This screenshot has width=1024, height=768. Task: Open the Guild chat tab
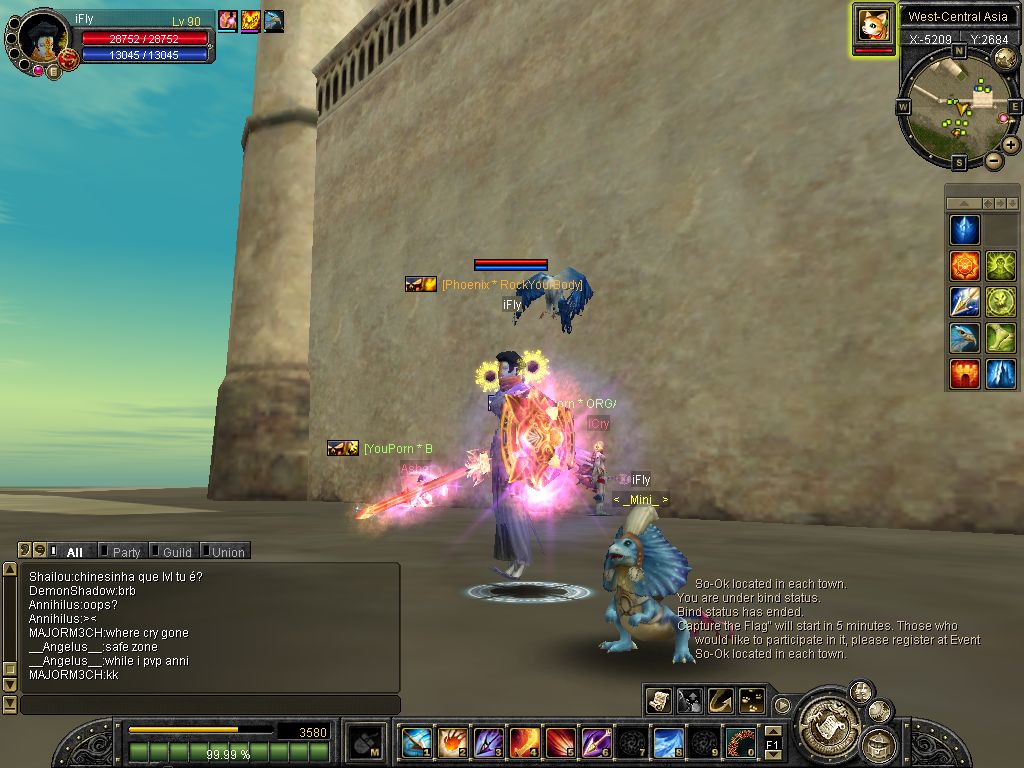tap(177, 551)
